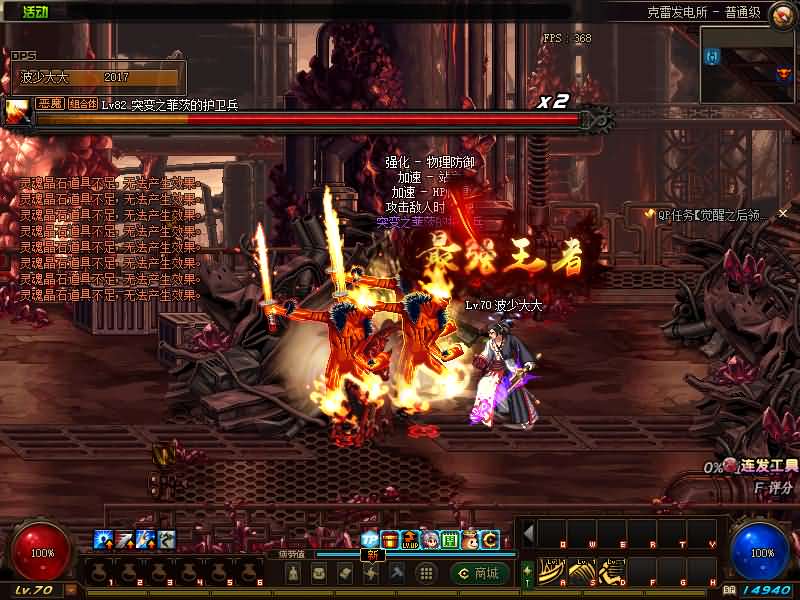Screen dimensions: 800x600
Task: Click the TP icon
Action: pyautogui.click(x=370, y=540)
